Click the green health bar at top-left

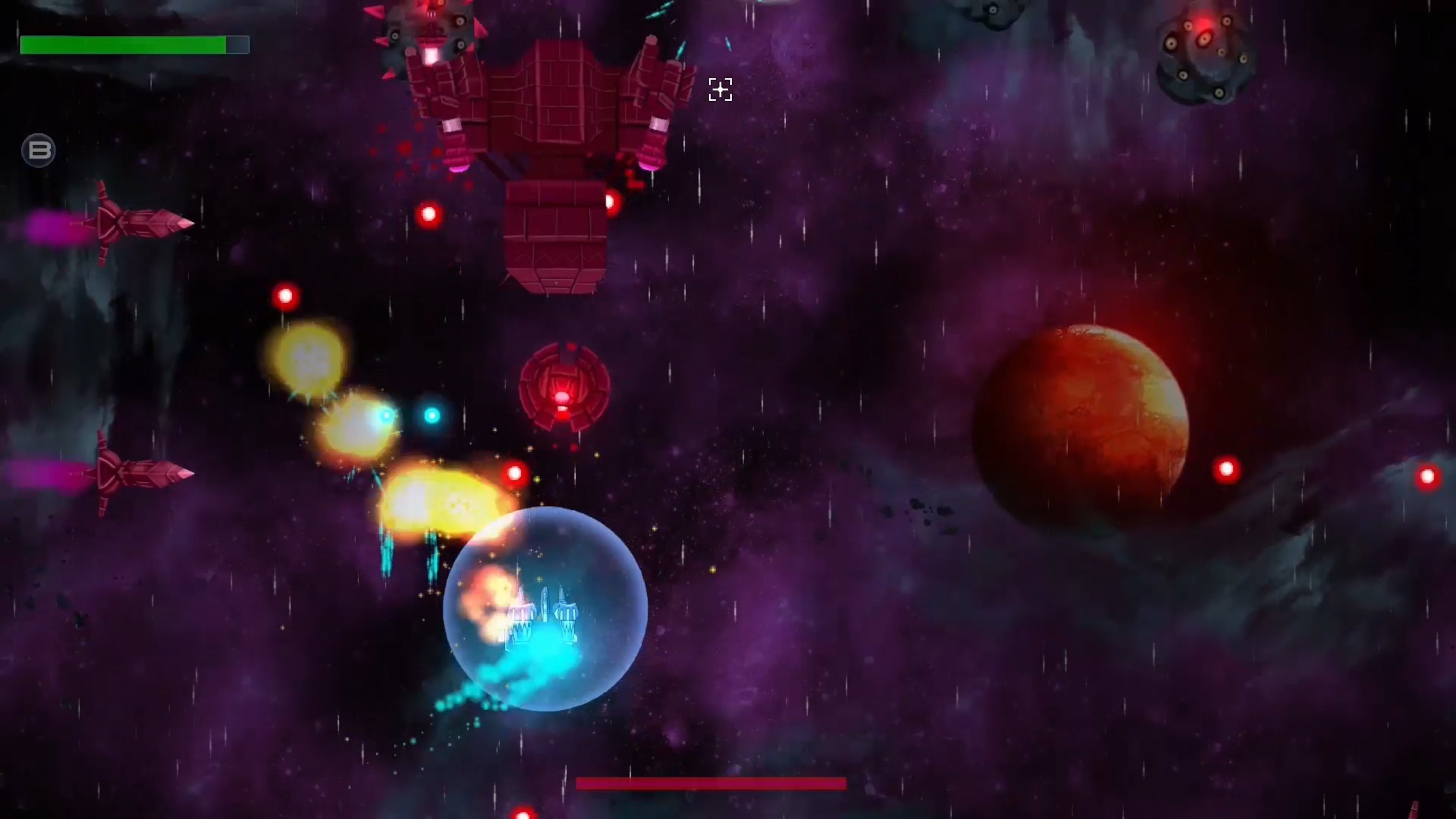[124, 45]
